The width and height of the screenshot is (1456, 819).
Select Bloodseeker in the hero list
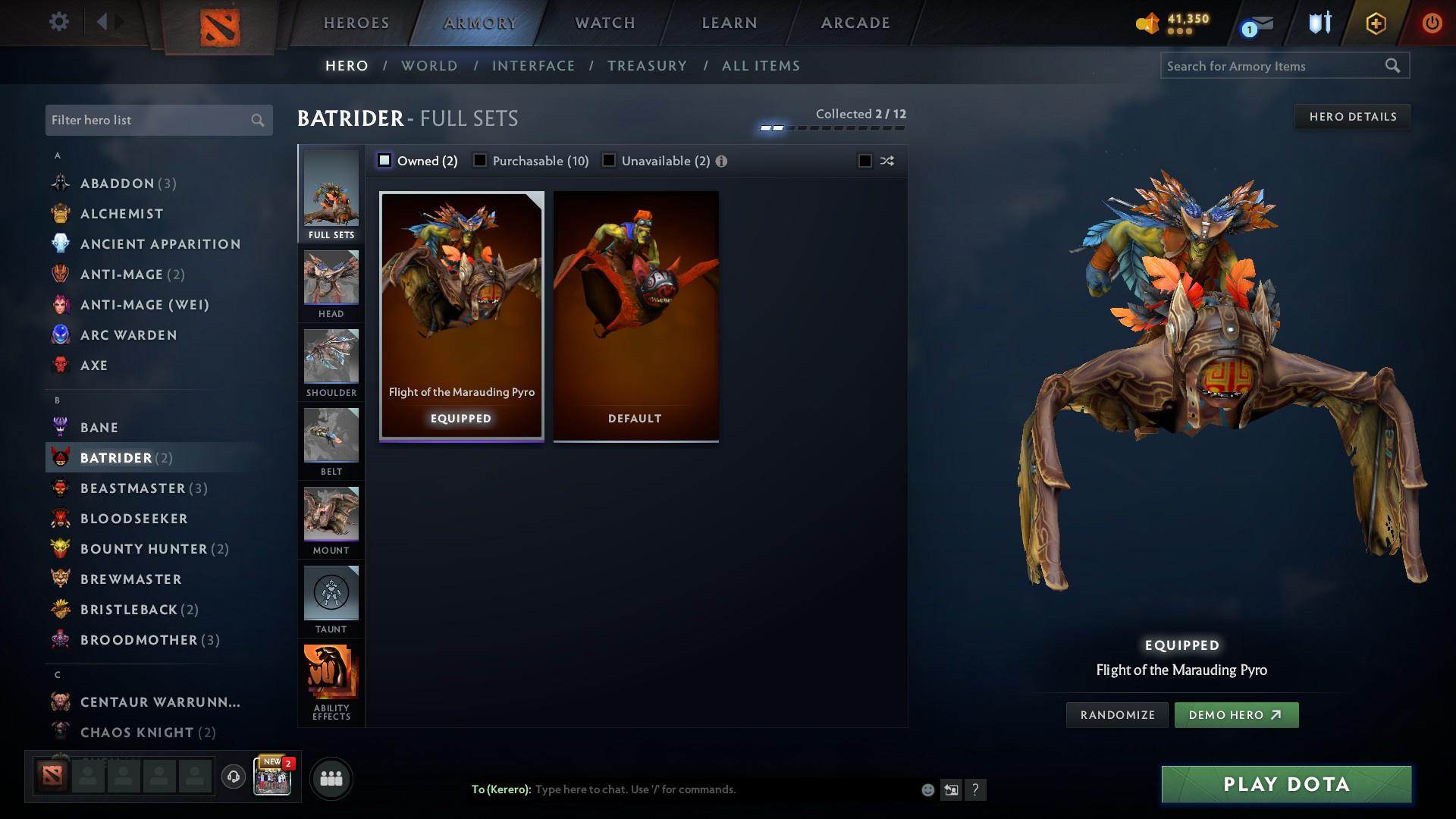pos(133,518)
